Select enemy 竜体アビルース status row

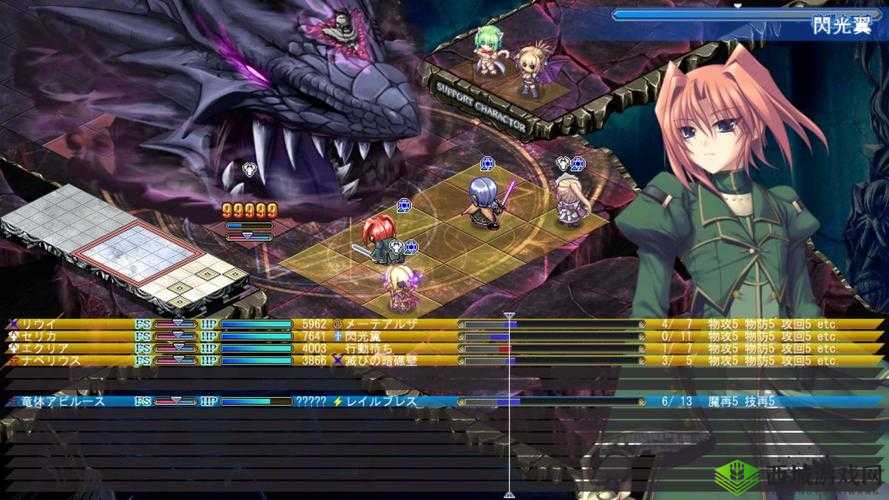pos(62,401)
